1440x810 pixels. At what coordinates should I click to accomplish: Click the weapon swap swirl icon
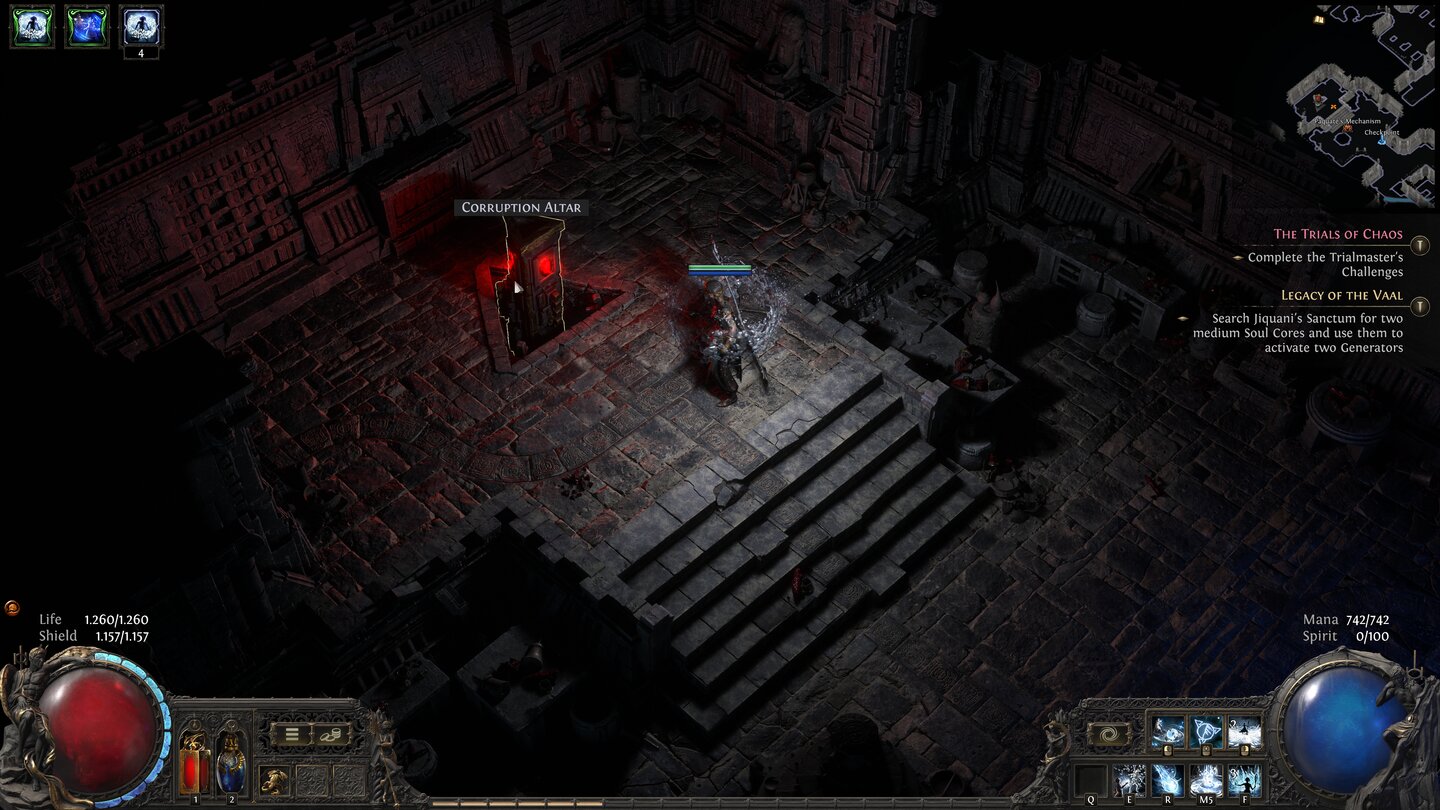click(1109, 733)
